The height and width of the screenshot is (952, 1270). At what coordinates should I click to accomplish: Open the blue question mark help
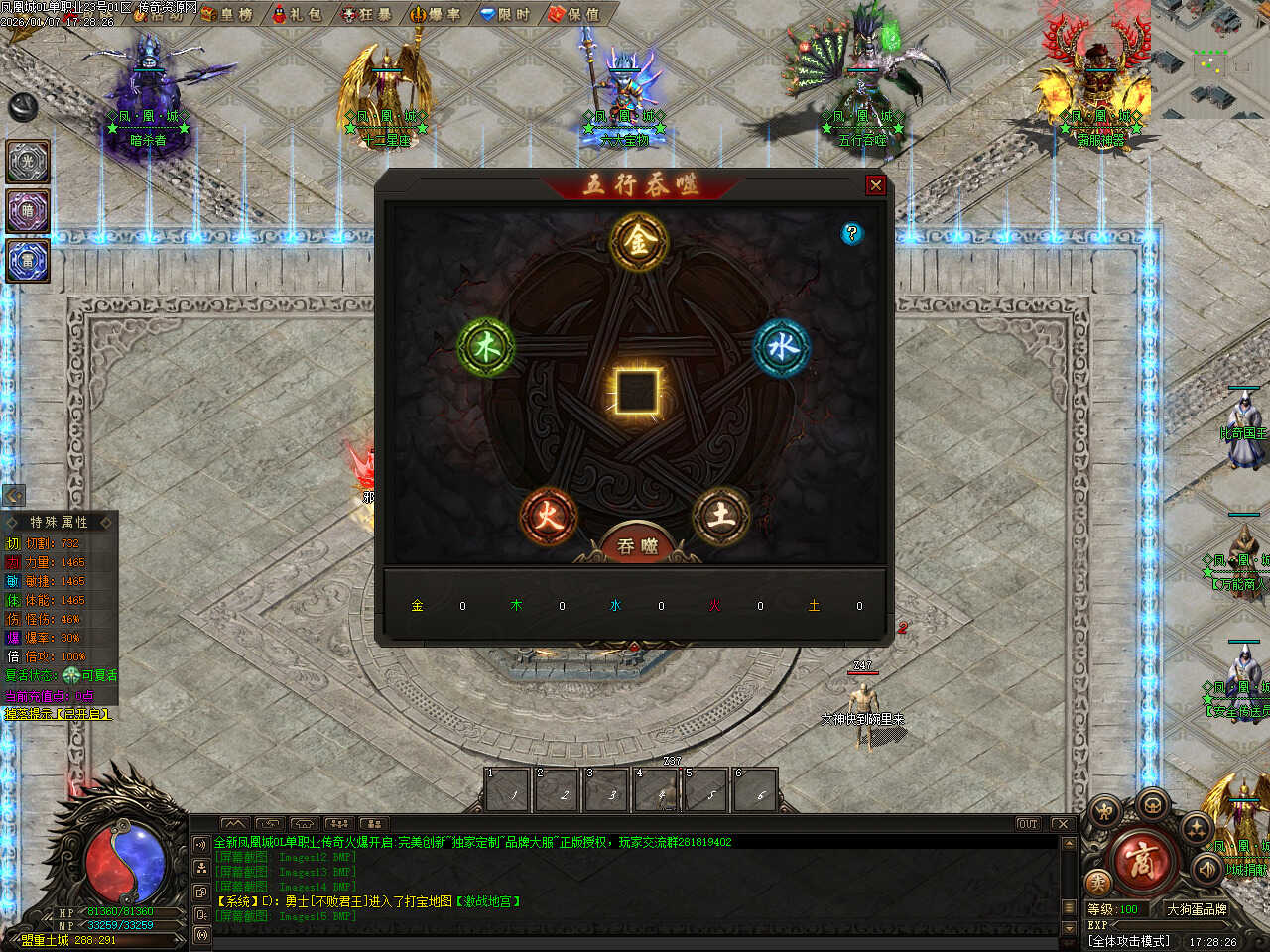click(851, 233)
